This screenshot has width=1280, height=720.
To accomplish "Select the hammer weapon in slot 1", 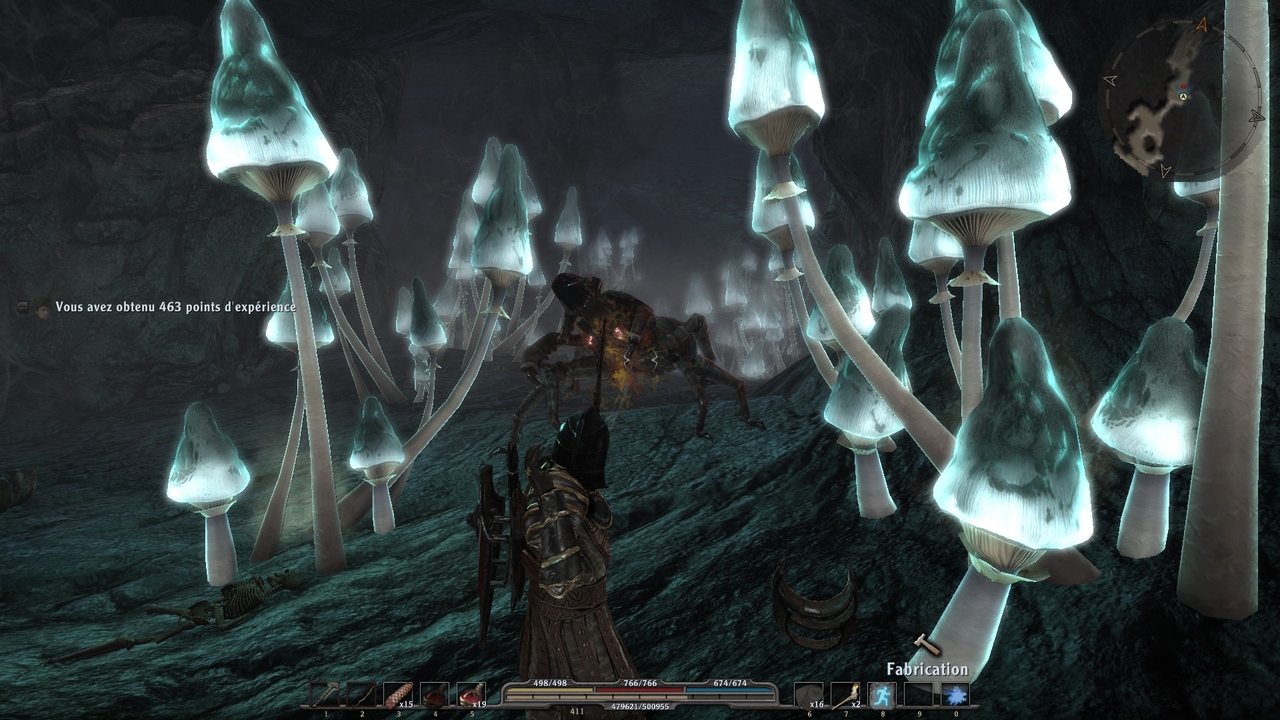I will (x=325, y=694).
